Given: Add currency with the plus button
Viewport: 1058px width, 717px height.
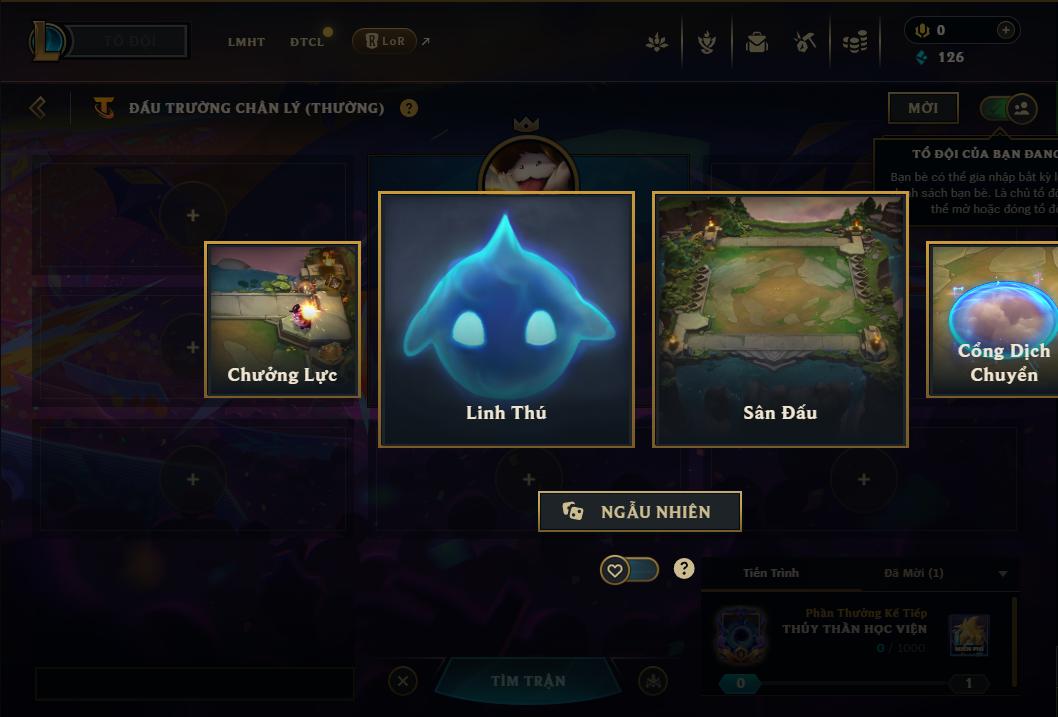Looking at the screenshot, I should pos(1006,30).
